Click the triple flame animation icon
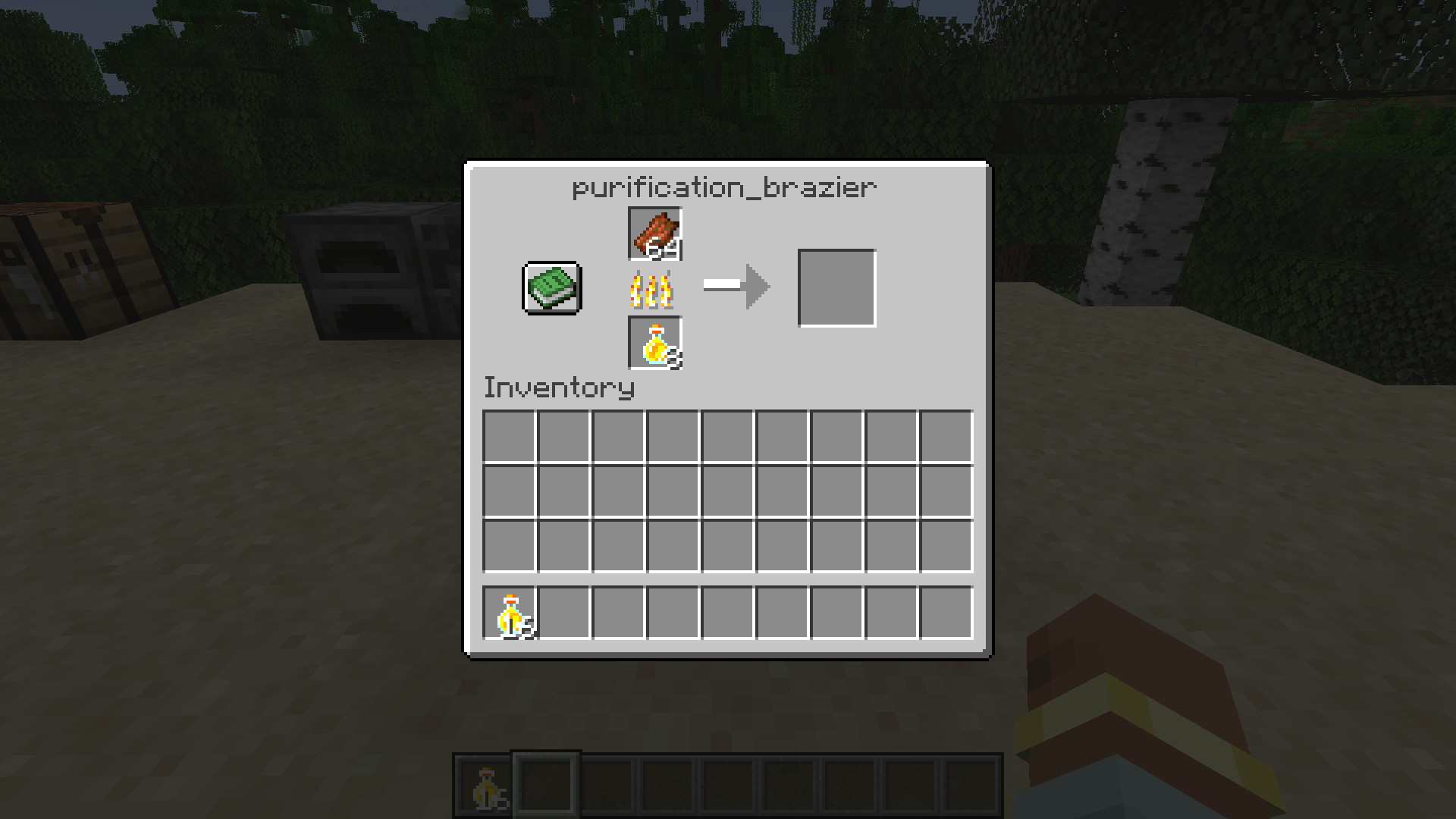This screenshot has height=819, width=1456. 654,290
